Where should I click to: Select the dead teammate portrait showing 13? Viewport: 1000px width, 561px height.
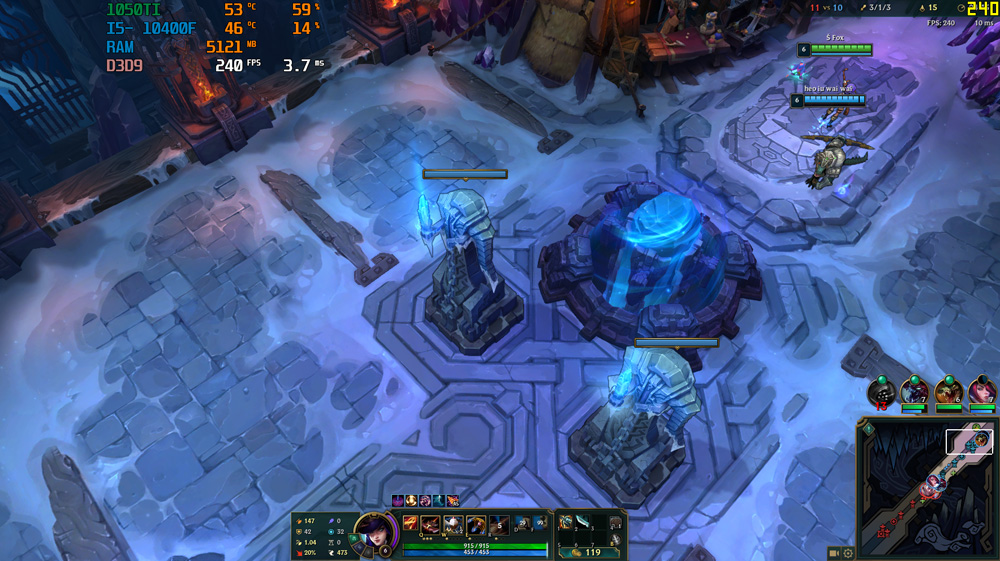[880, 391]
